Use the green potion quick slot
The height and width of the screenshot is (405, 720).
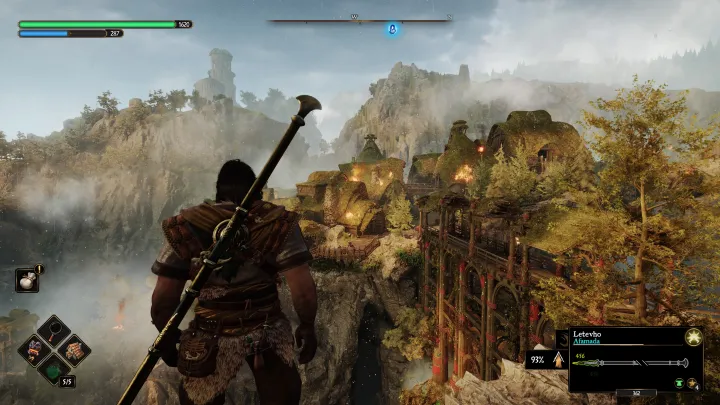53,369
